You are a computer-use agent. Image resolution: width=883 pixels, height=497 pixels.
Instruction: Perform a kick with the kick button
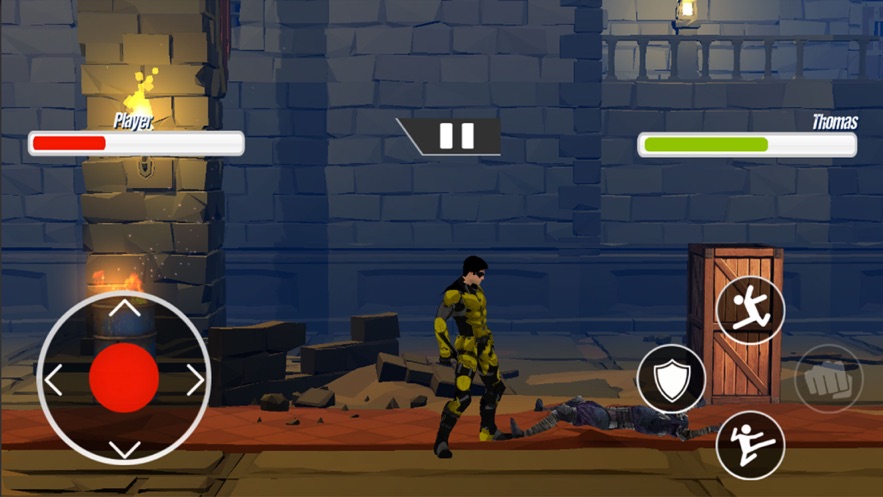[750, 444]
